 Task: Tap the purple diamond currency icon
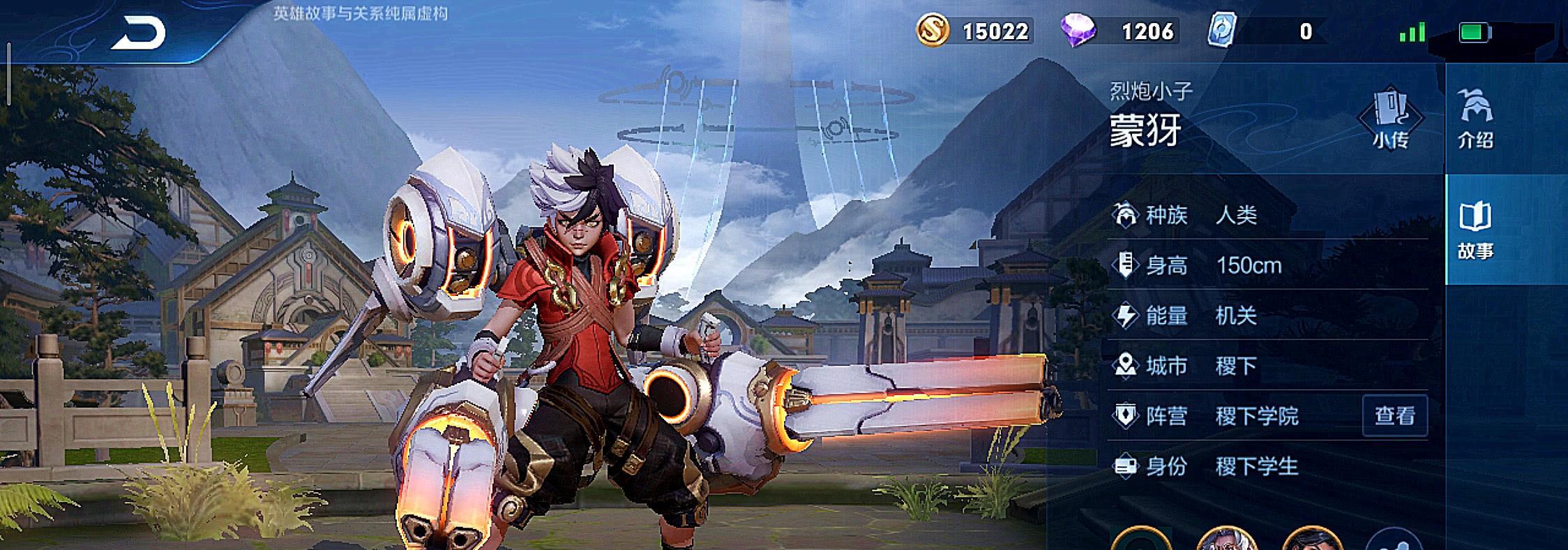[1078, 31]
